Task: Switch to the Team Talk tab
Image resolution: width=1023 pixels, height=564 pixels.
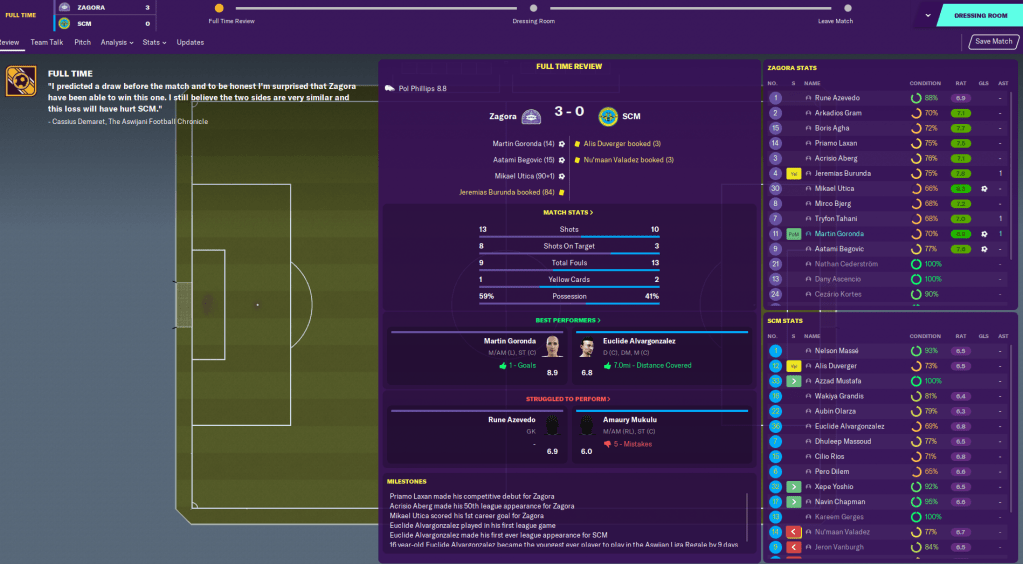Action: 46,42
